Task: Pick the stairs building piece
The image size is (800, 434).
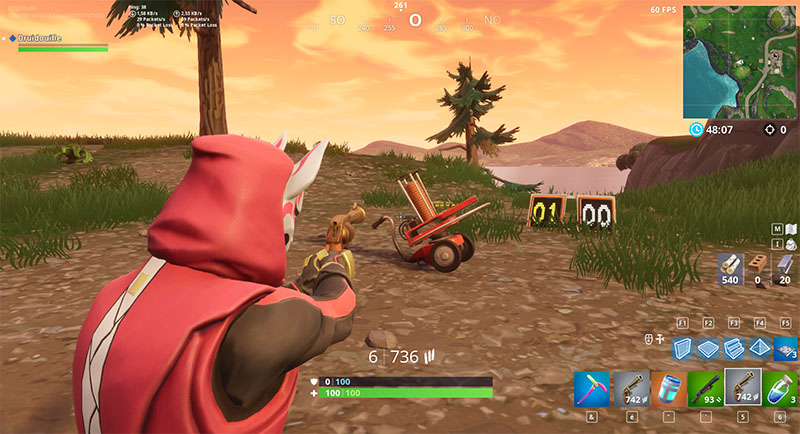Action: click(x=733, y=346)
